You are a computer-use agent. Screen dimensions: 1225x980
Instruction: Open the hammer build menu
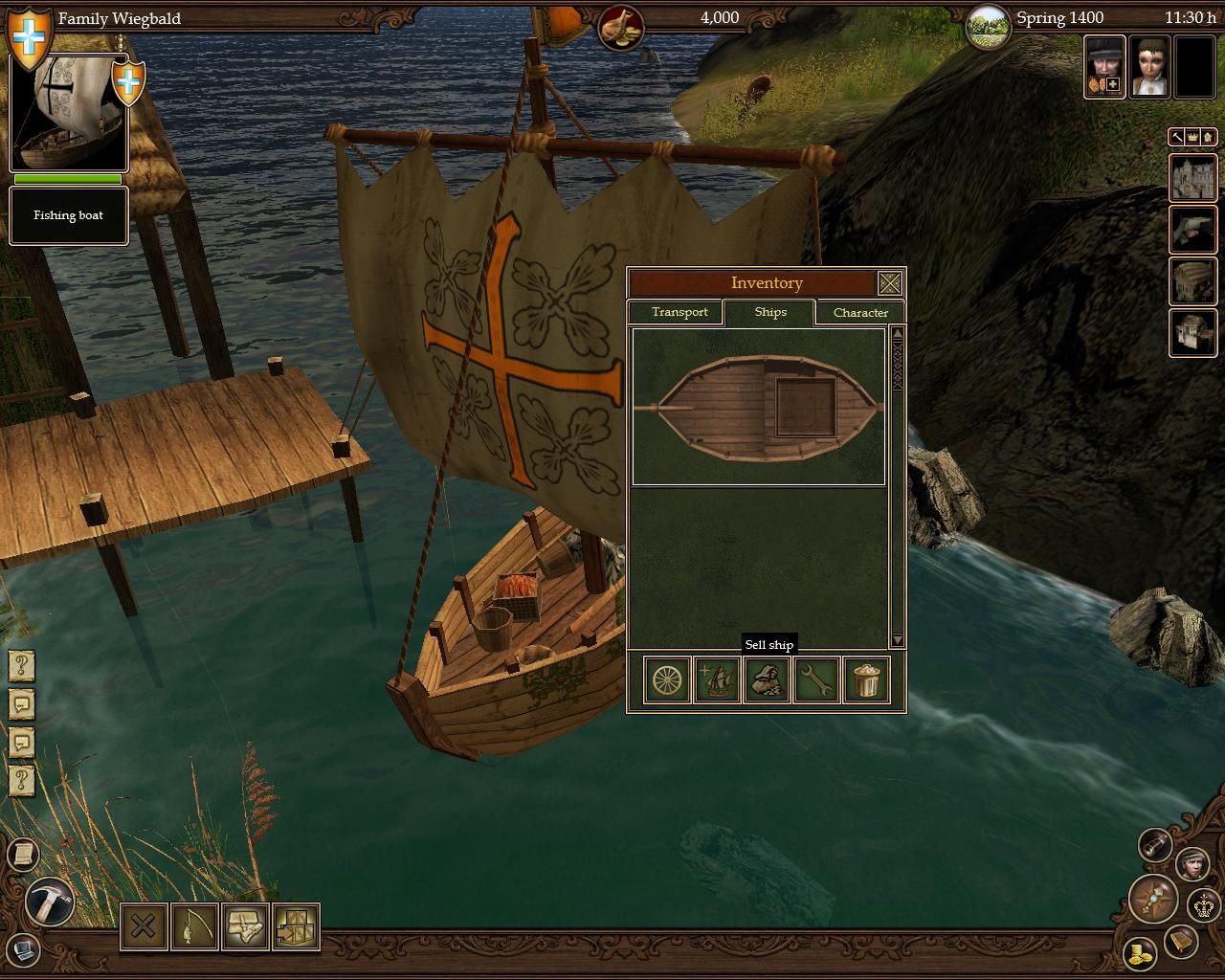tap(48, 902)
